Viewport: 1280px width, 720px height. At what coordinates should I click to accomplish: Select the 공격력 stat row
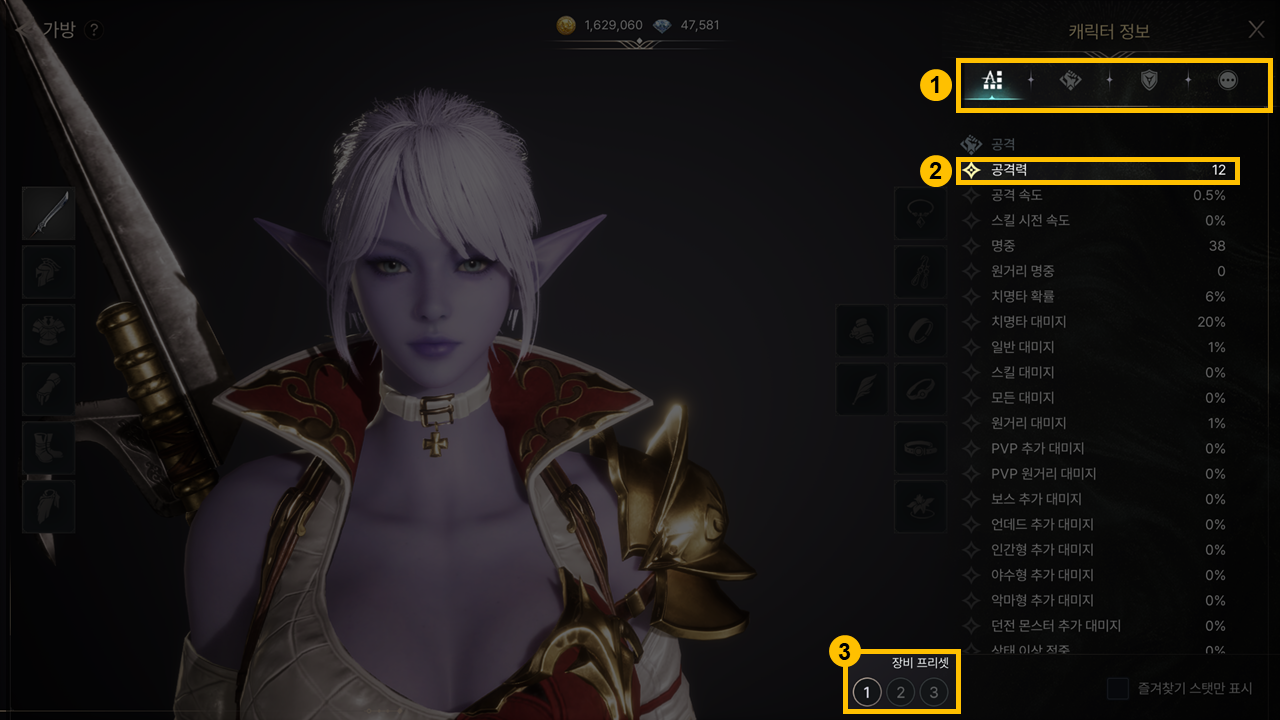click(1098, 171)
